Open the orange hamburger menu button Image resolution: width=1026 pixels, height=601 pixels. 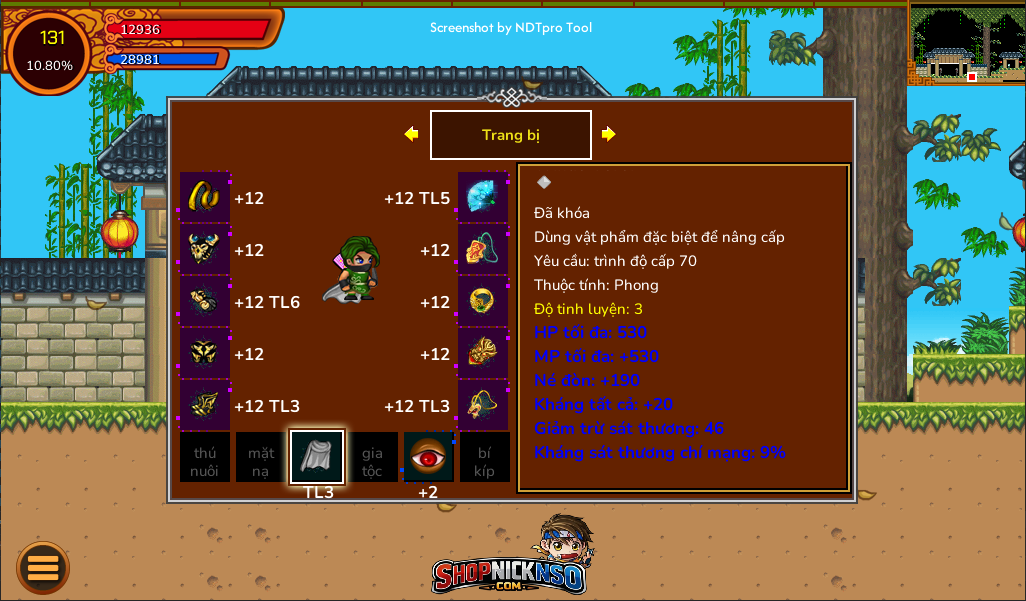pyautogui.click(x=43, y=568)
